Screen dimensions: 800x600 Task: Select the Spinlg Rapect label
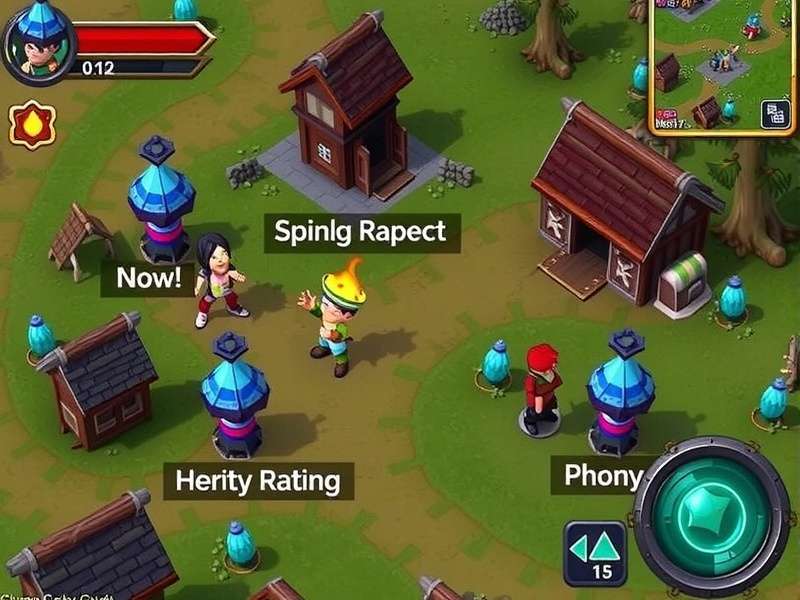[x=360, y=233]
